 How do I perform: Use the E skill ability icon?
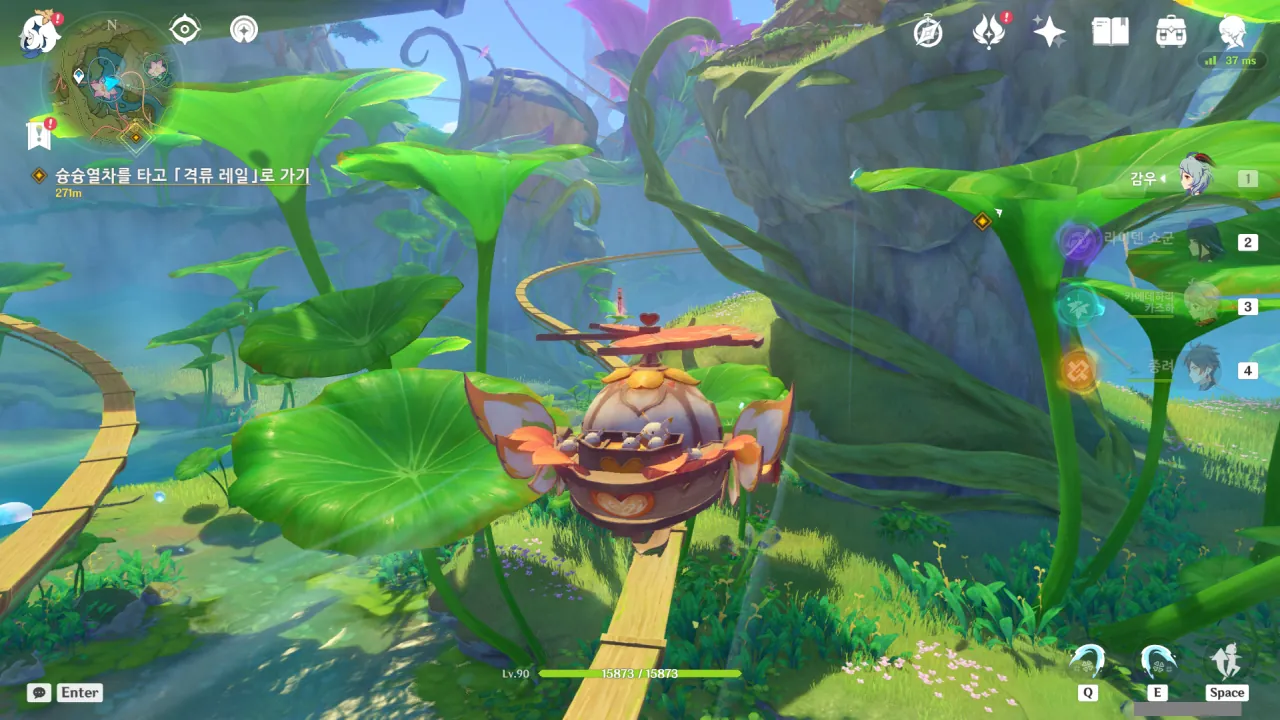point(1157,662)
